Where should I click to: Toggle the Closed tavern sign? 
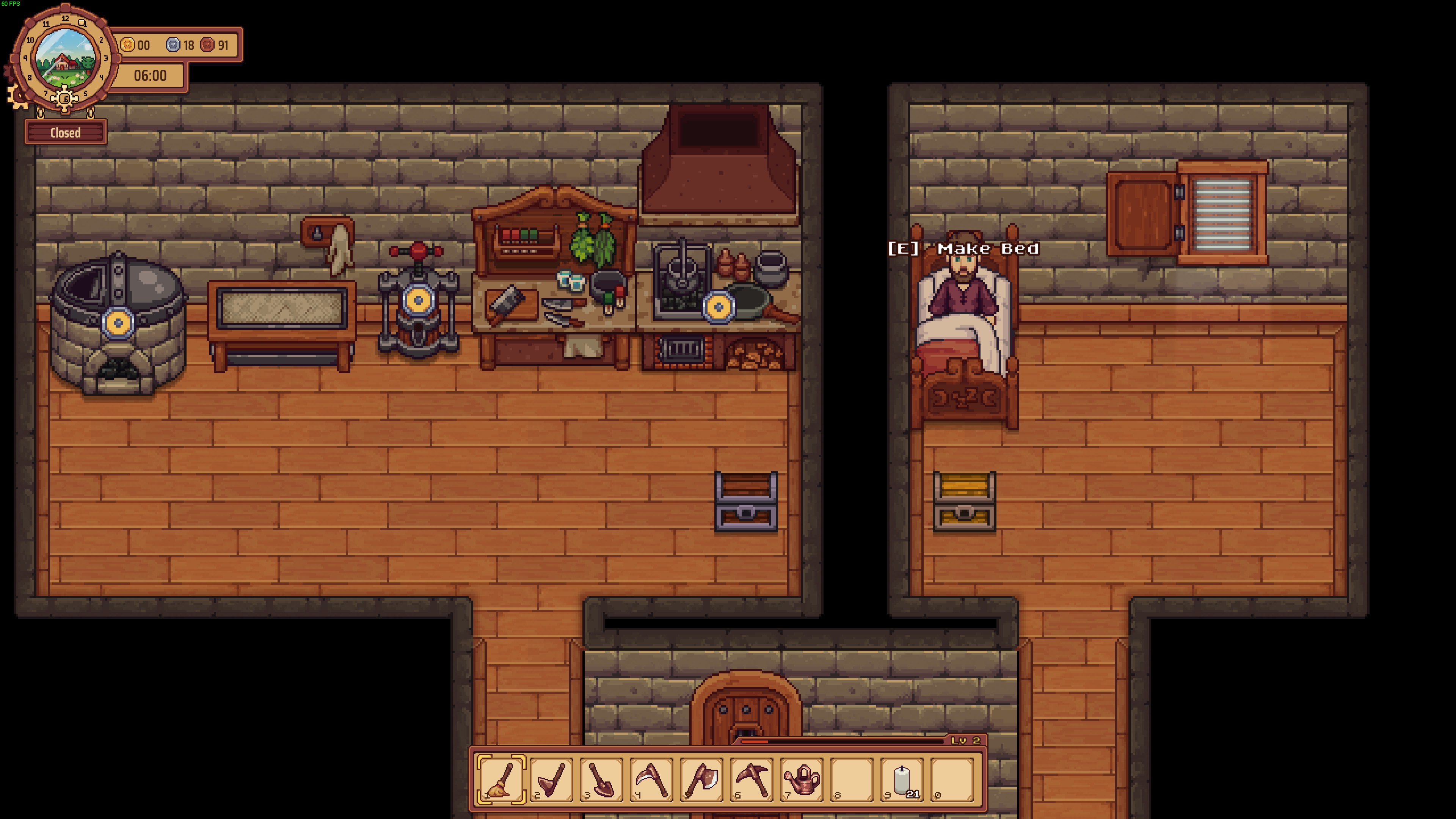(66, 133)
